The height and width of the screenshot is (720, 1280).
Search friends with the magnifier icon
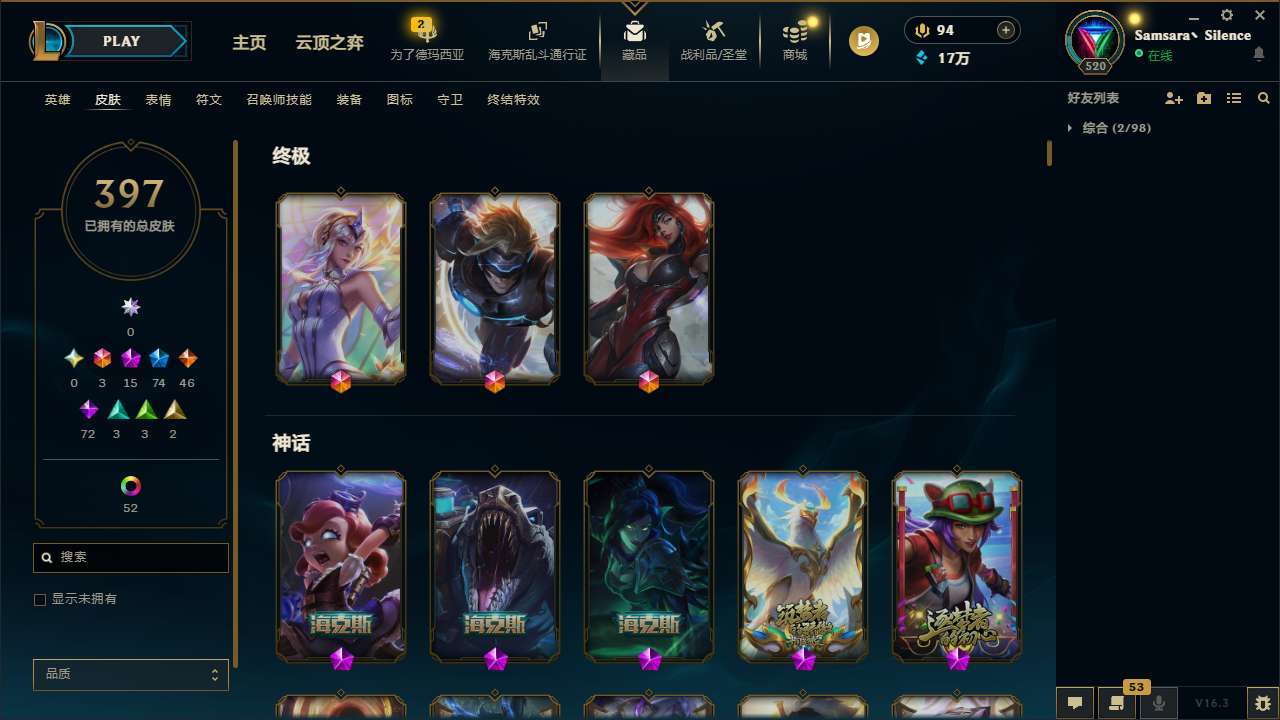coord(1262,98)
